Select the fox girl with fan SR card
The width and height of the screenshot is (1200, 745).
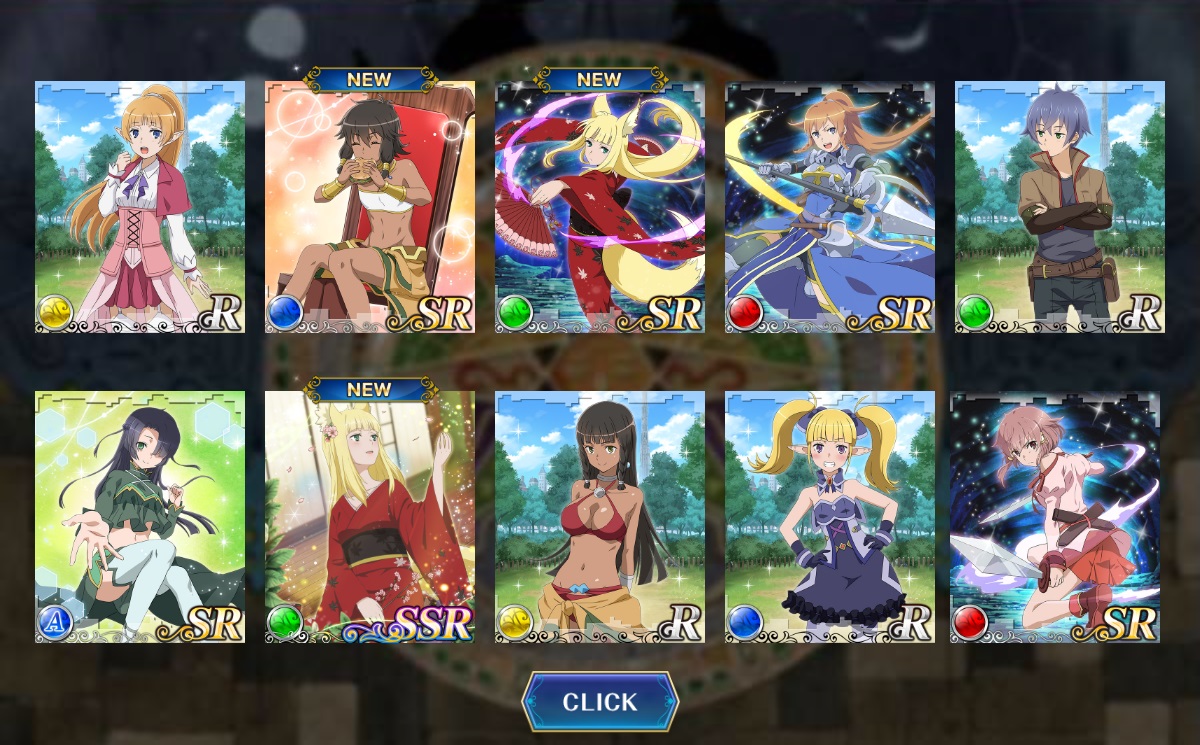coord(600,207)
